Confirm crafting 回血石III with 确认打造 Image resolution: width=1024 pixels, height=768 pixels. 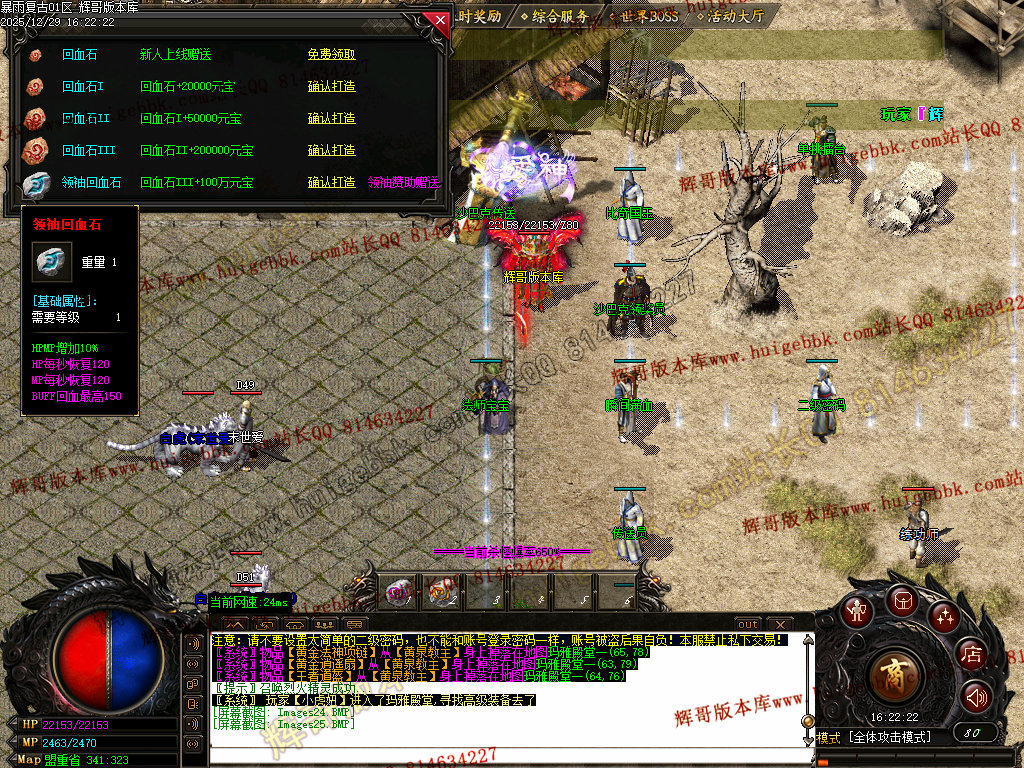[x=331, y=151]
